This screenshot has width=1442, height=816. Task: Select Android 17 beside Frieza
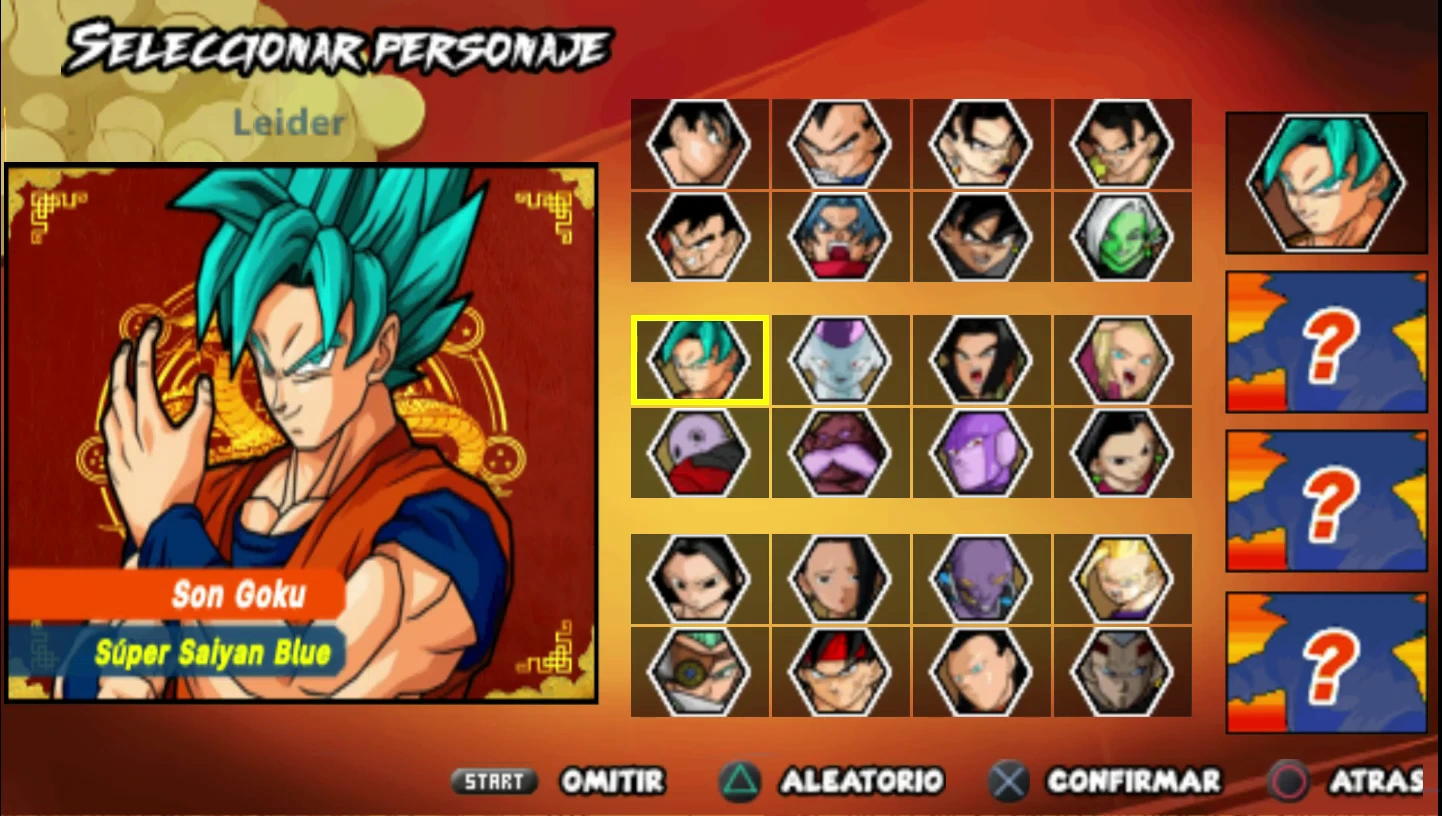(983, 359)
